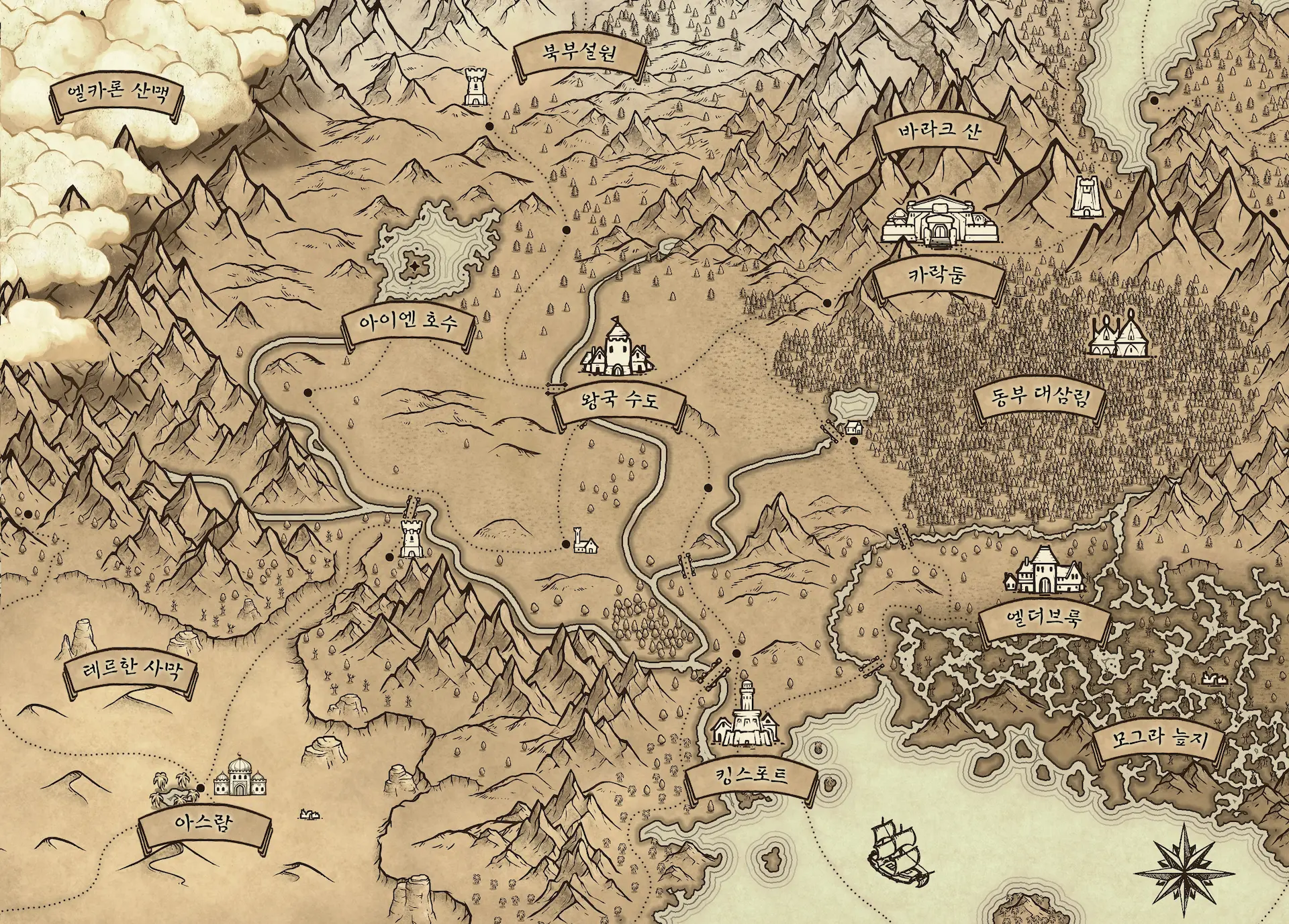Image resolution: width=1289 pixels, height=924 pixels.
Task: Select the Elderbrook town houses icon
Action: point(1044,572)
